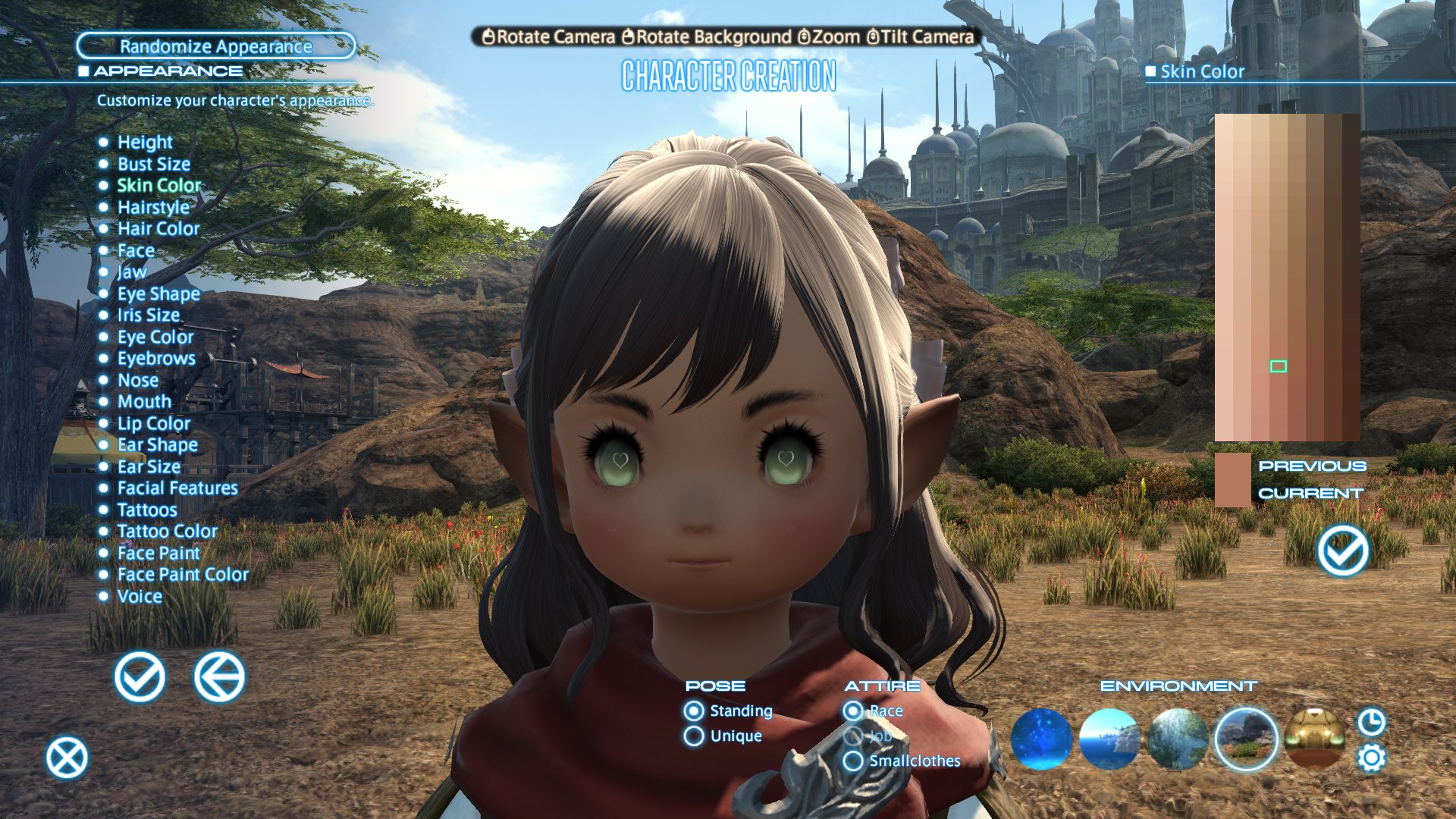Viewport: 1456px width, 819px height.
Task: Set attire to Smallclothes
Action: coord(854,761)
